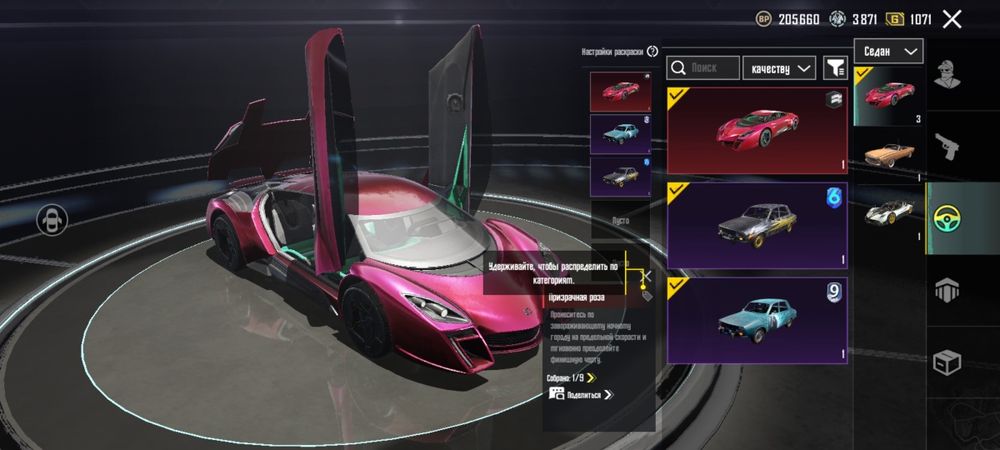Viewport: 1000px width, 450px height.
Task: Close the vehicle inventory screen
Action: (952, 19)
